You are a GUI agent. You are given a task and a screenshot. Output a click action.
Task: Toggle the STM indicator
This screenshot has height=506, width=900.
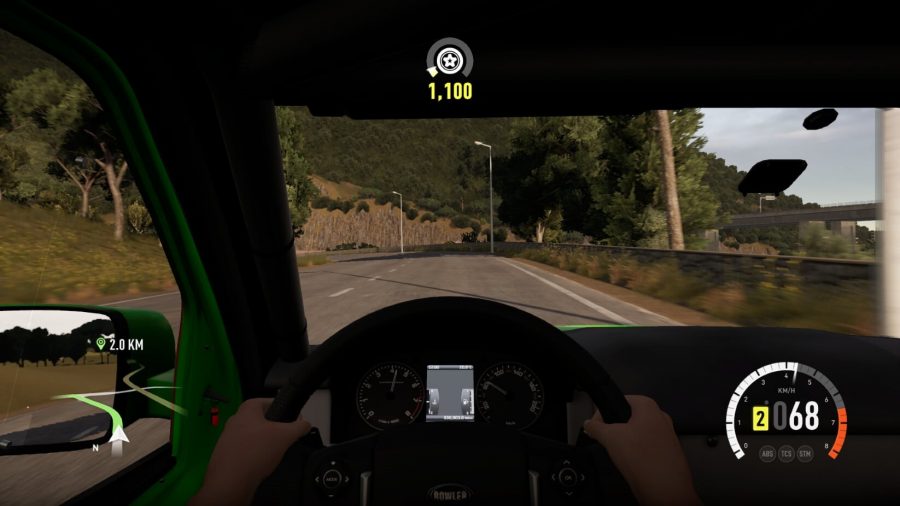807,453
